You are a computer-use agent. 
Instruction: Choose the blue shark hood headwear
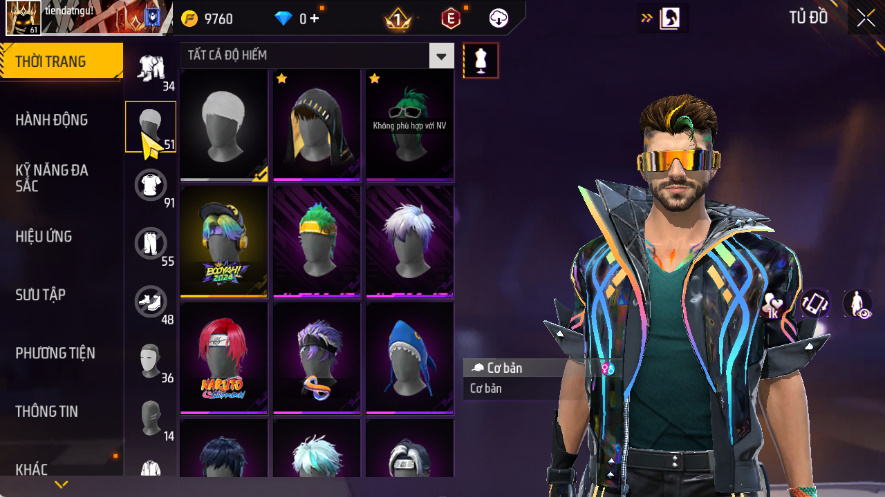click(x=410, y=356)
